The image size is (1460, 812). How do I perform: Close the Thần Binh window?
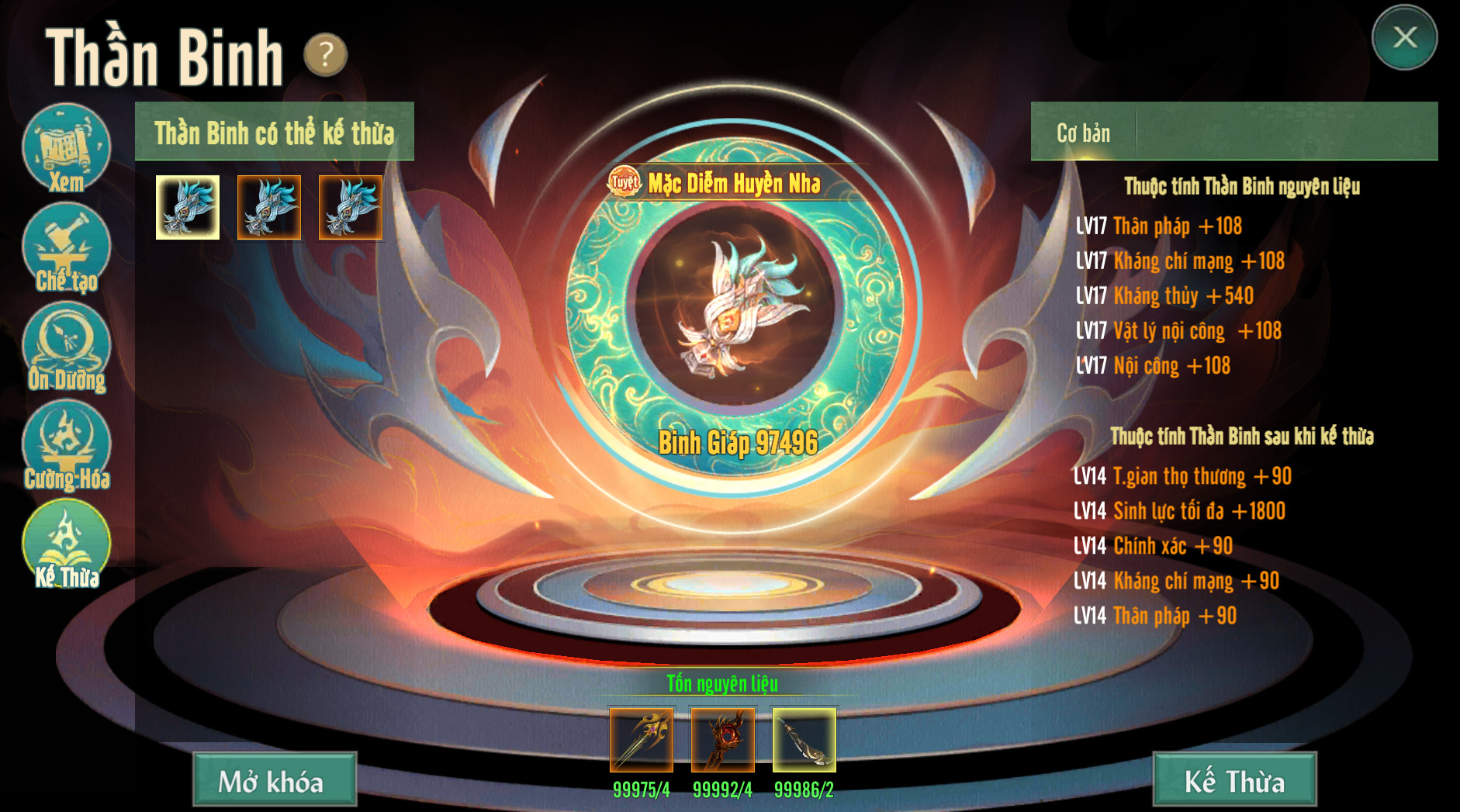[1404, 37]
